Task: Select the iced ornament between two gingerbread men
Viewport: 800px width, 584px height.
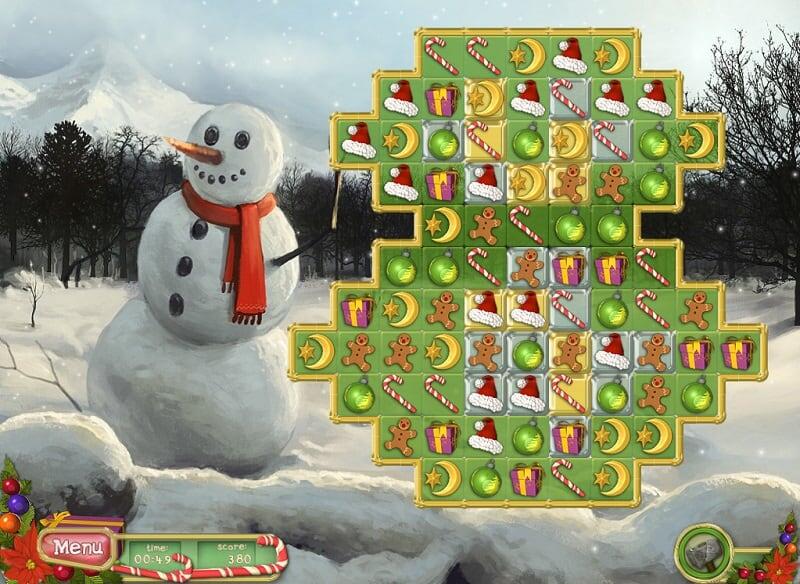Action: (x=527, y=352)
